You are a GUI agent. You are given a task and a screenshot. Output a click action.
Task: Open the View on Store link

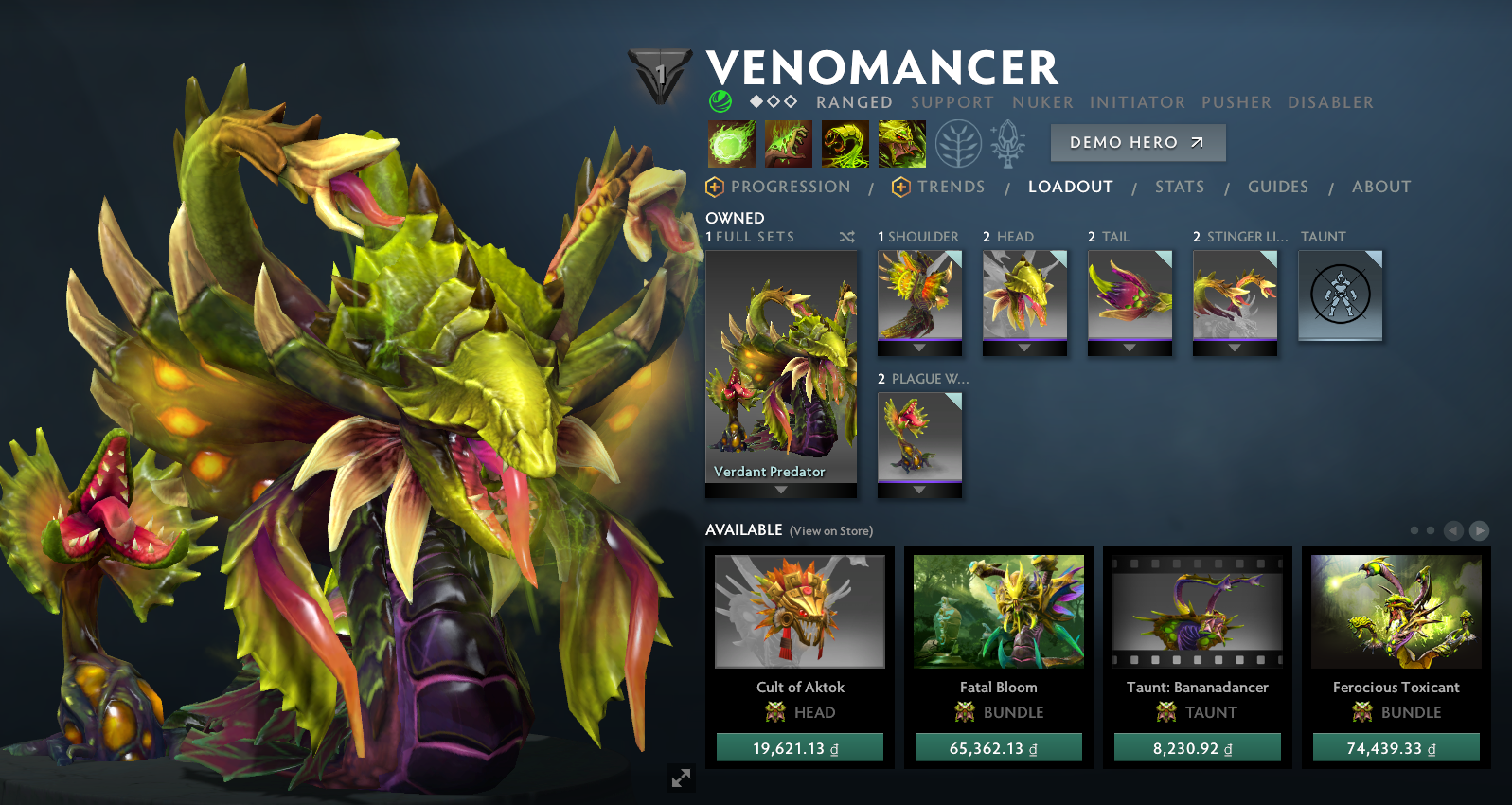coord(829,531)
